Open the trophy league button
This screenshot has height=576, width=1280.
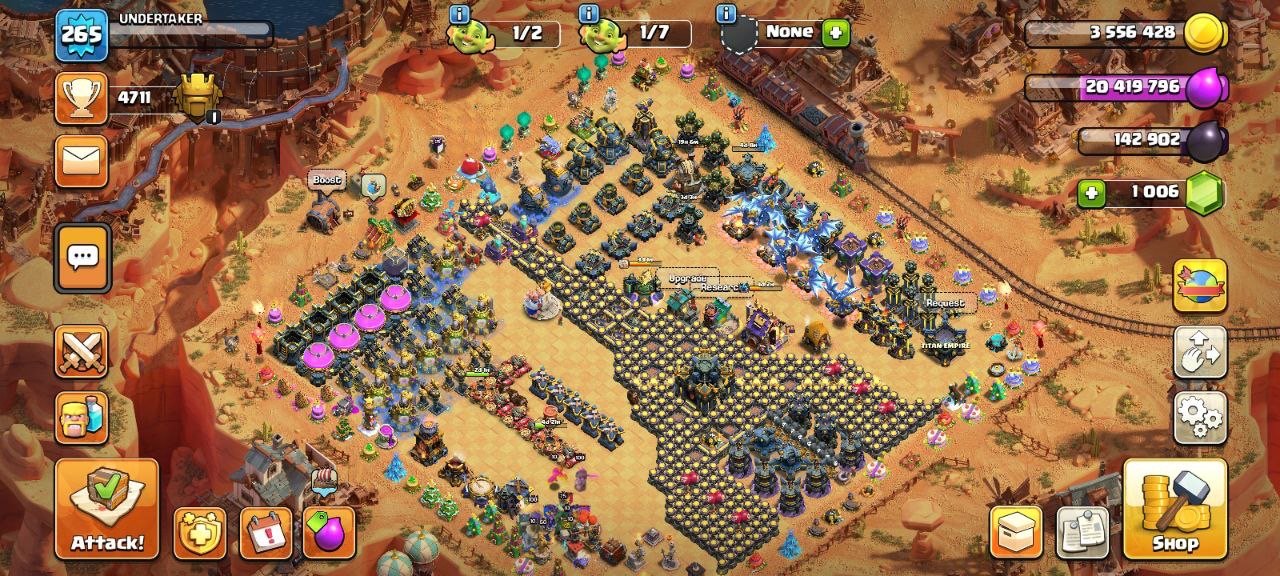(81, 97)
